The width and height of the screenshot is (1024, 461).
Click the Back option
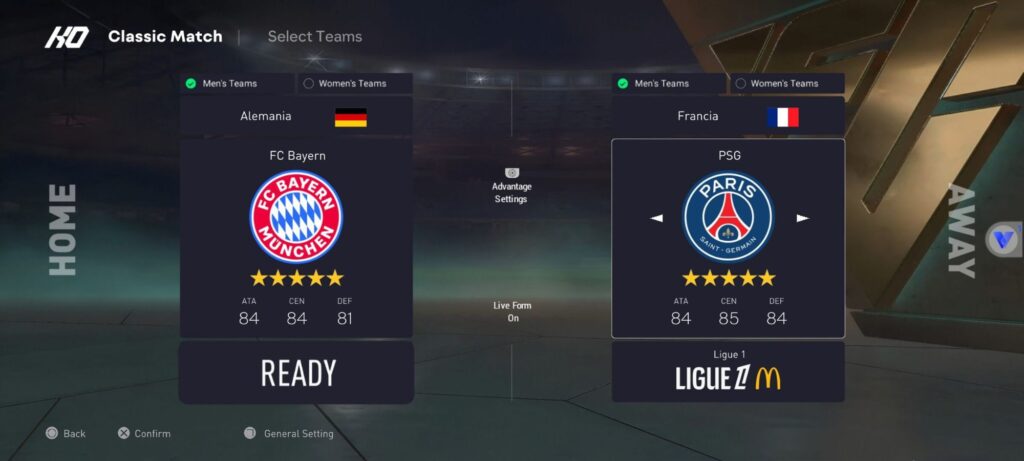tap(65, 434)
